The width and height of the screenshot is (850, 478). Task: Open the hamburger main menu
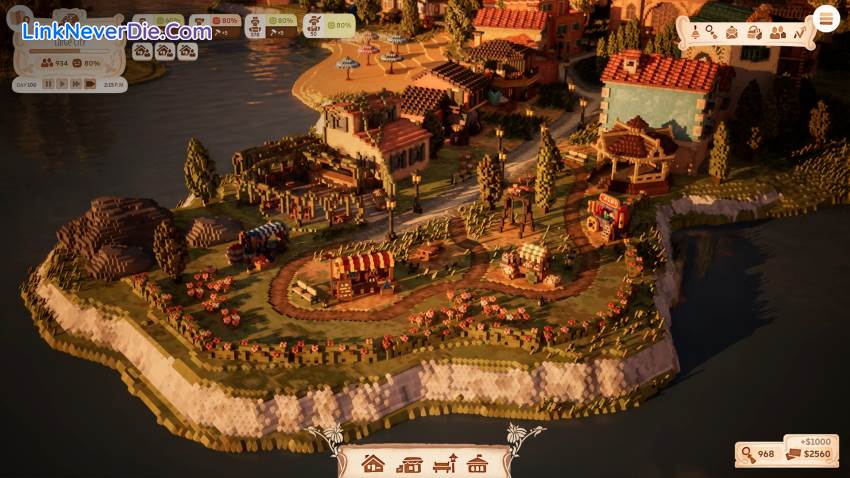pos(827,18)
